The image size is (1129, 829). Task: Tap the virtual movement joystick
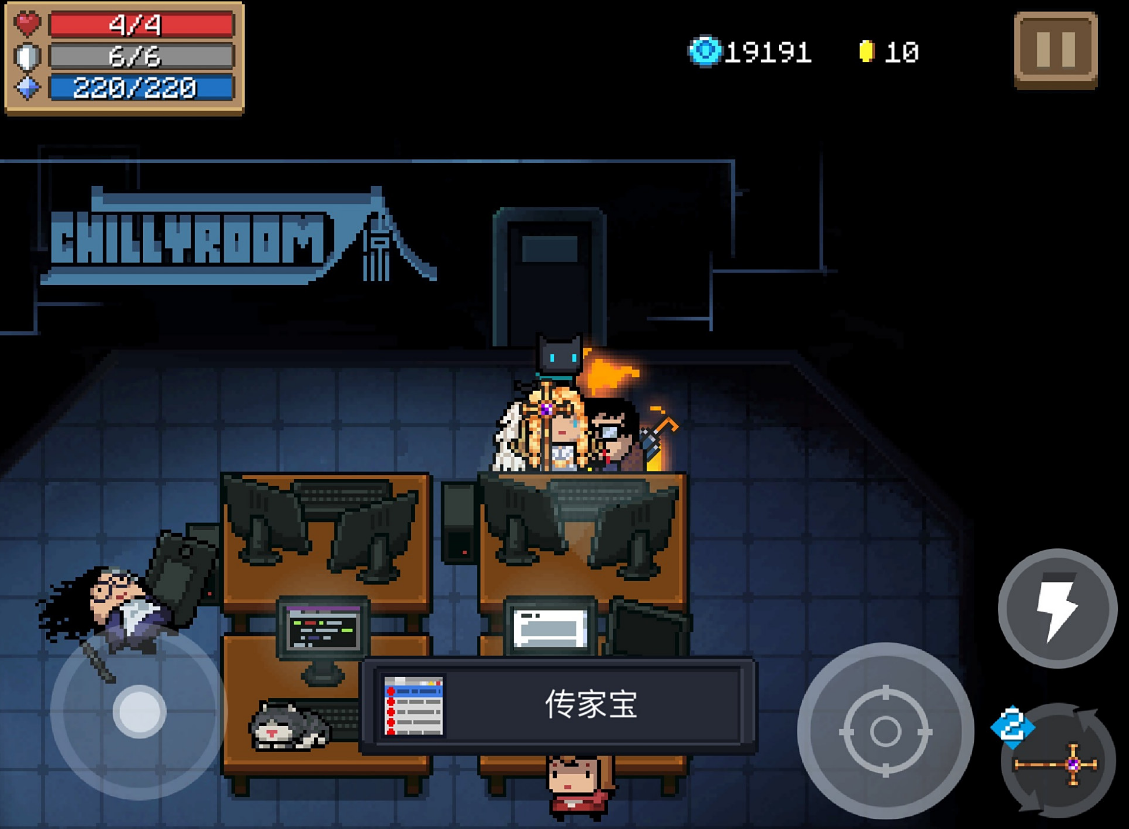(x=138, y=712)
